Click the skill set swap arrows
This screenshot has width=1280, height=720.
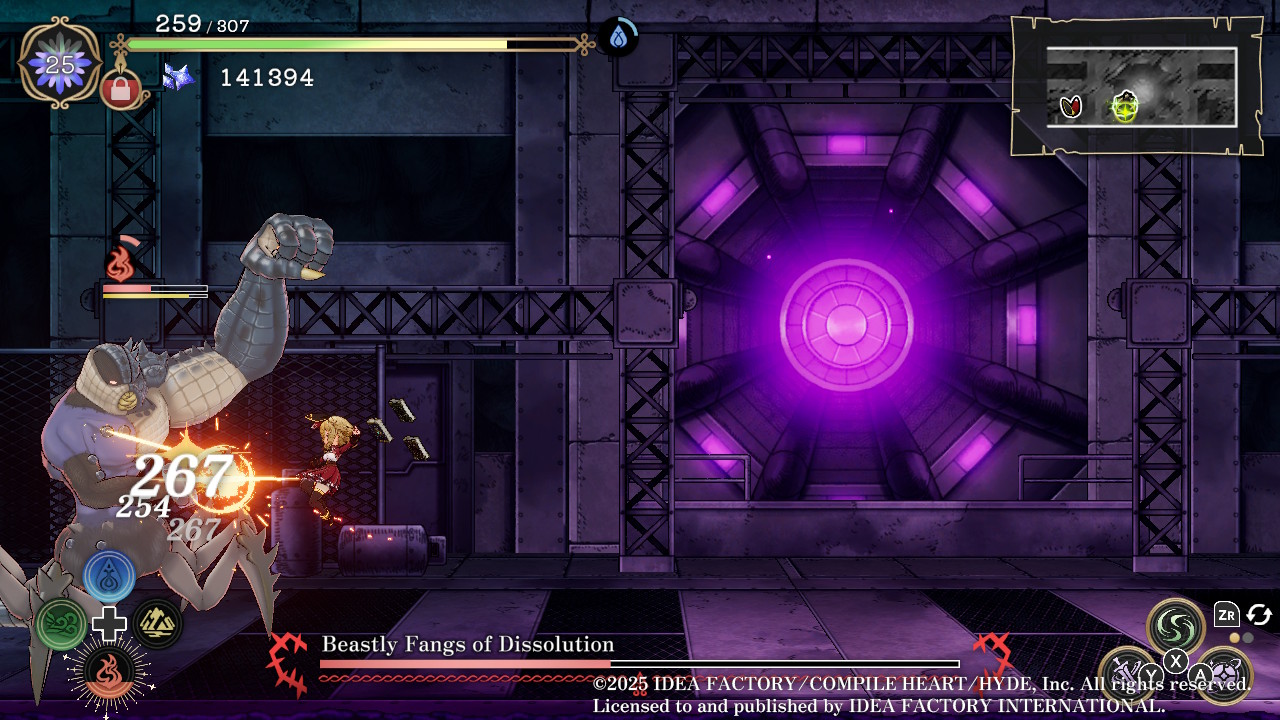click(1259, 614)
